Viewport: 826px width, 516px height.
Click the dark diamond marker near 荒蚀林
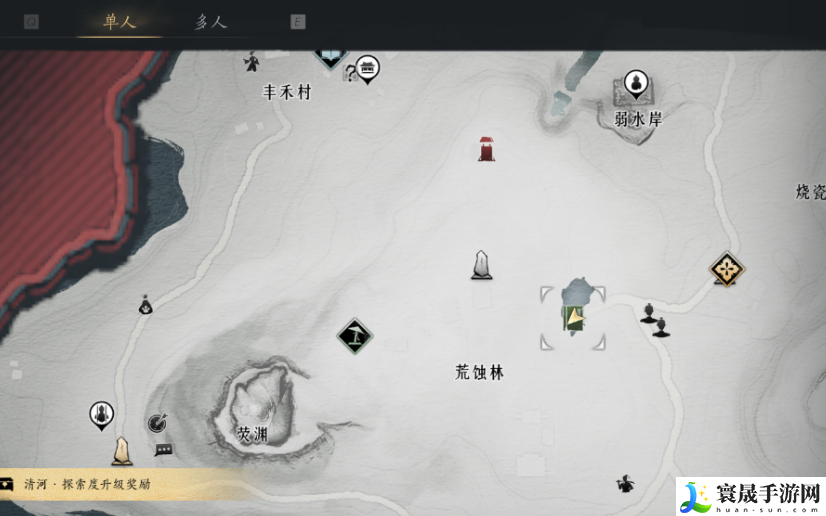tap(354, 336)
